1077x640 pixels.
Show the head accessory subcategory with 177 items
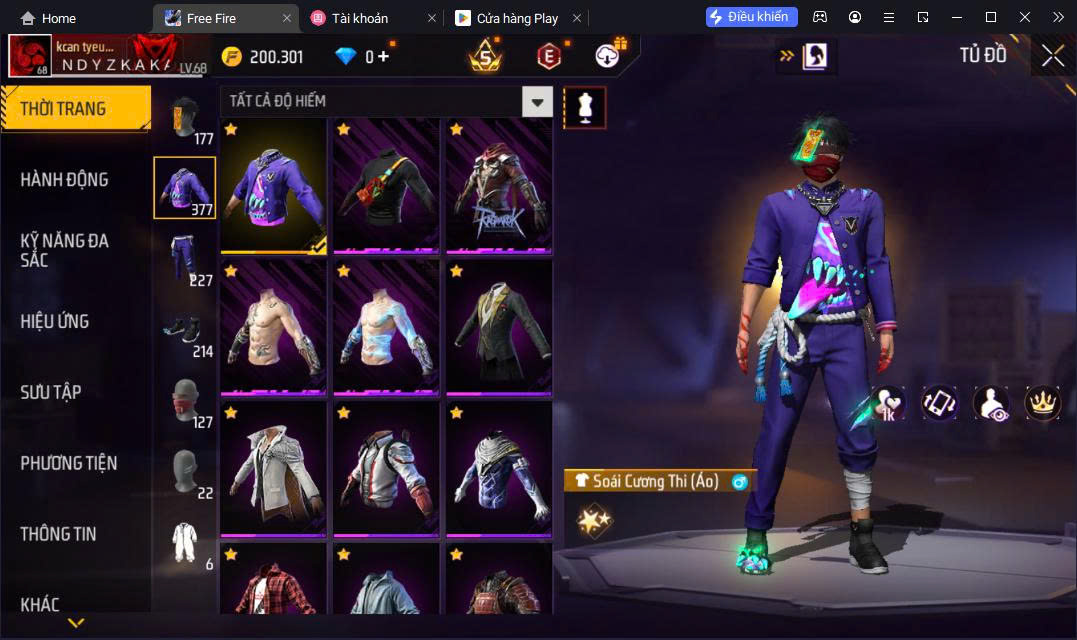click(x=184, y=117)
